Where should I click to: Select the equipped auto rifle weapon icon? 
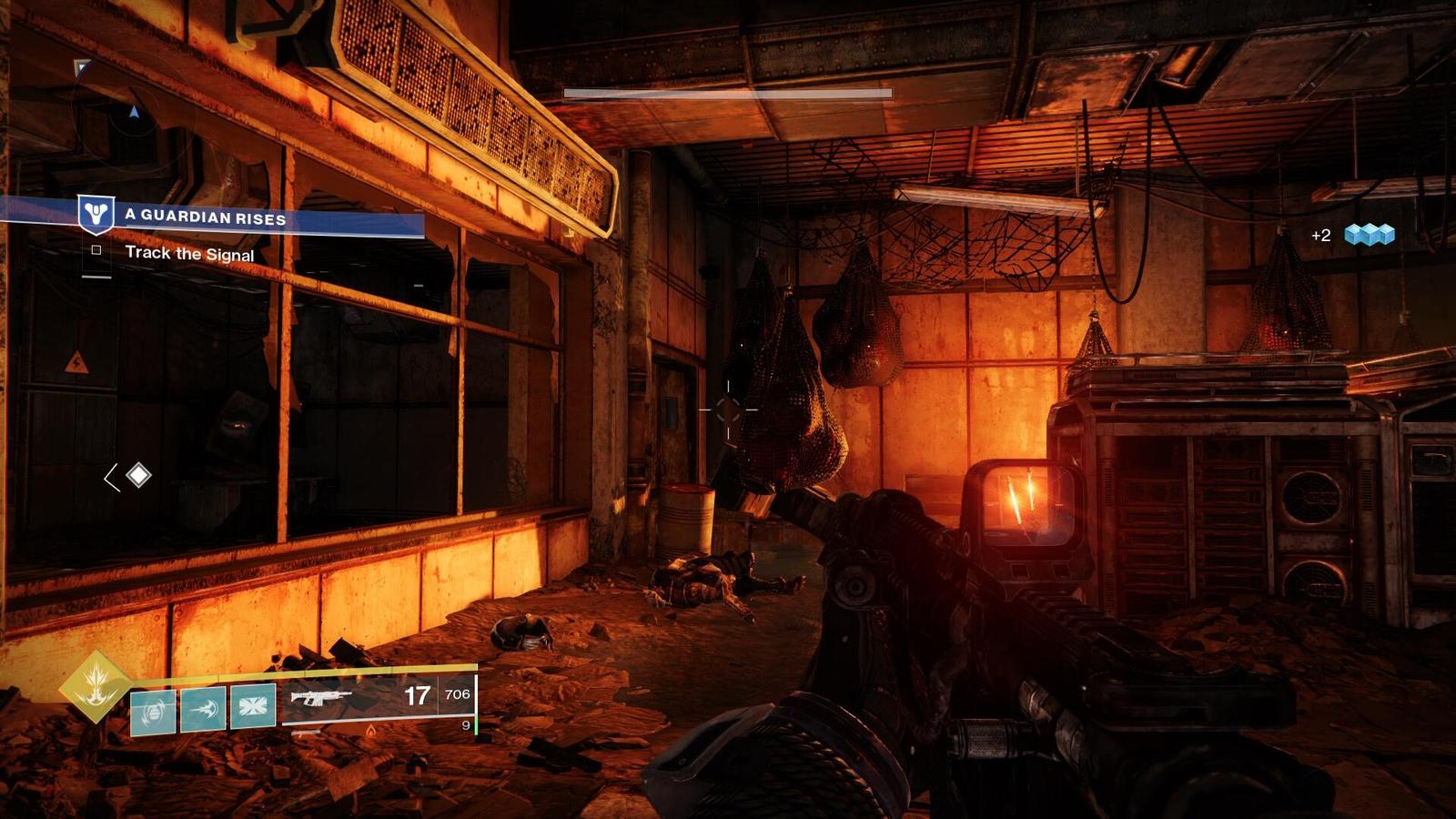click(x=321, y=698)
